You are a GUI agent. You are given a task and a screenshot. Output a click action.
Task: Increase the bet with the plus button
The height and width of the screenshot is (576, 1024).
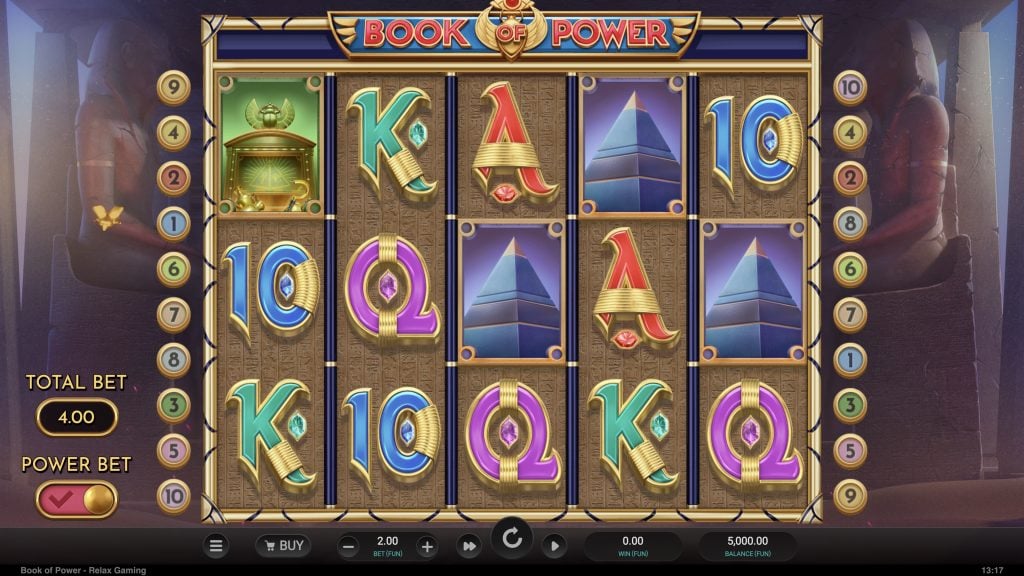point(426,546)
